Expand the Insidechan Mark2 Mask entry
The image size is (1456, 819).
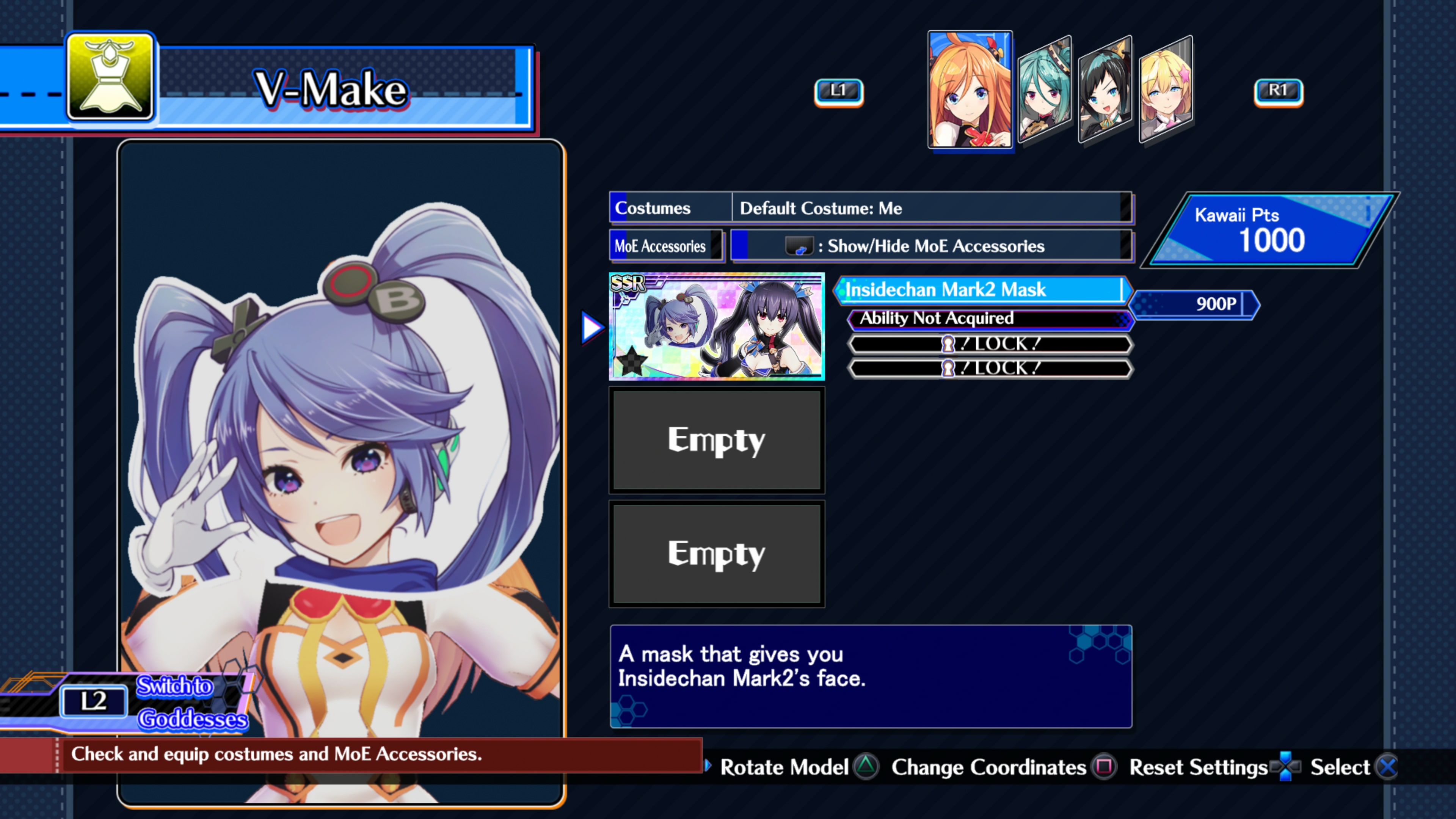coord(984,290)
